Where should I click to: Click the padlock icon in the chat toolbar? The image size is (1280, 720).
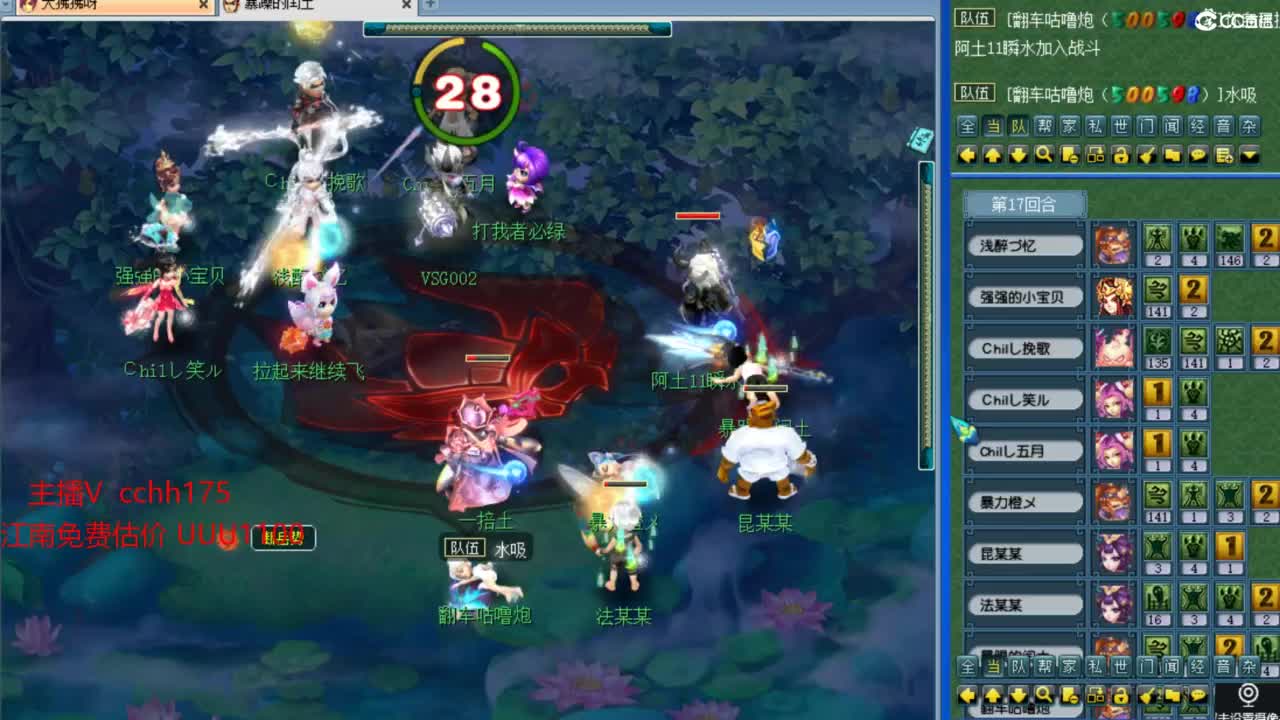coord(1121,155)
